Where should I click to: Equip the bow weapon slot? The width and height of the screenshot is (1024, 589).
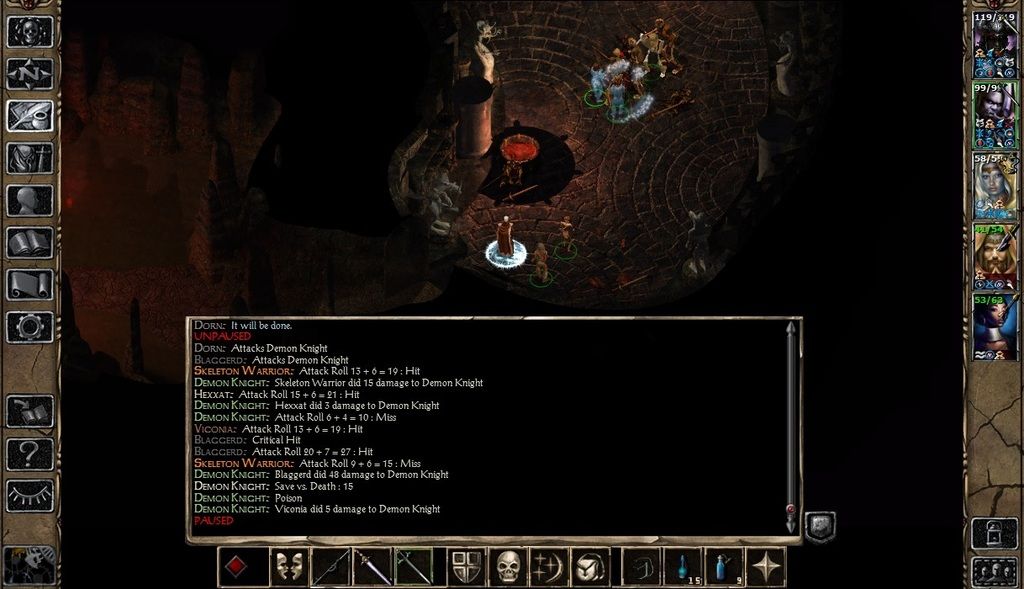pyautogui.click(x=330, y=567)
